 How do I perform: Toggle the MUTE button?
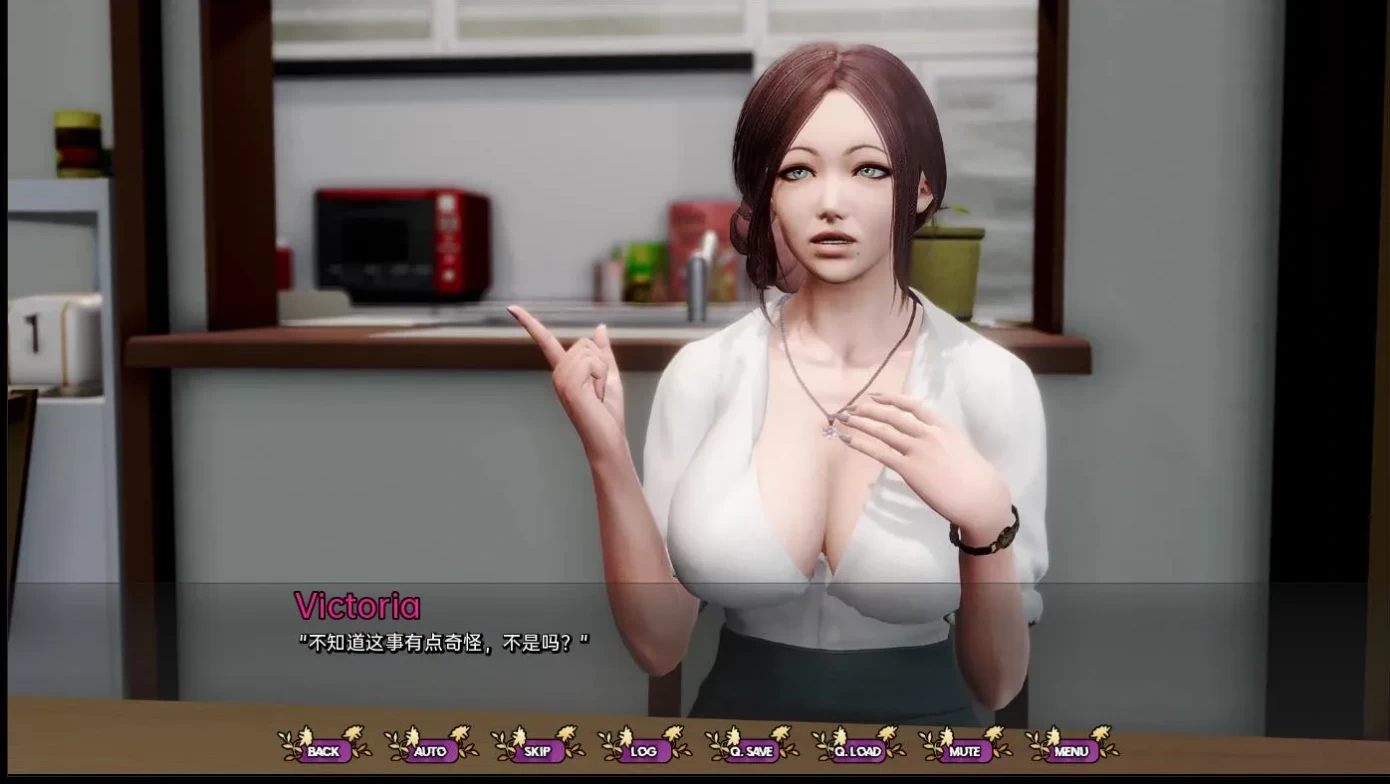(965, 750)
